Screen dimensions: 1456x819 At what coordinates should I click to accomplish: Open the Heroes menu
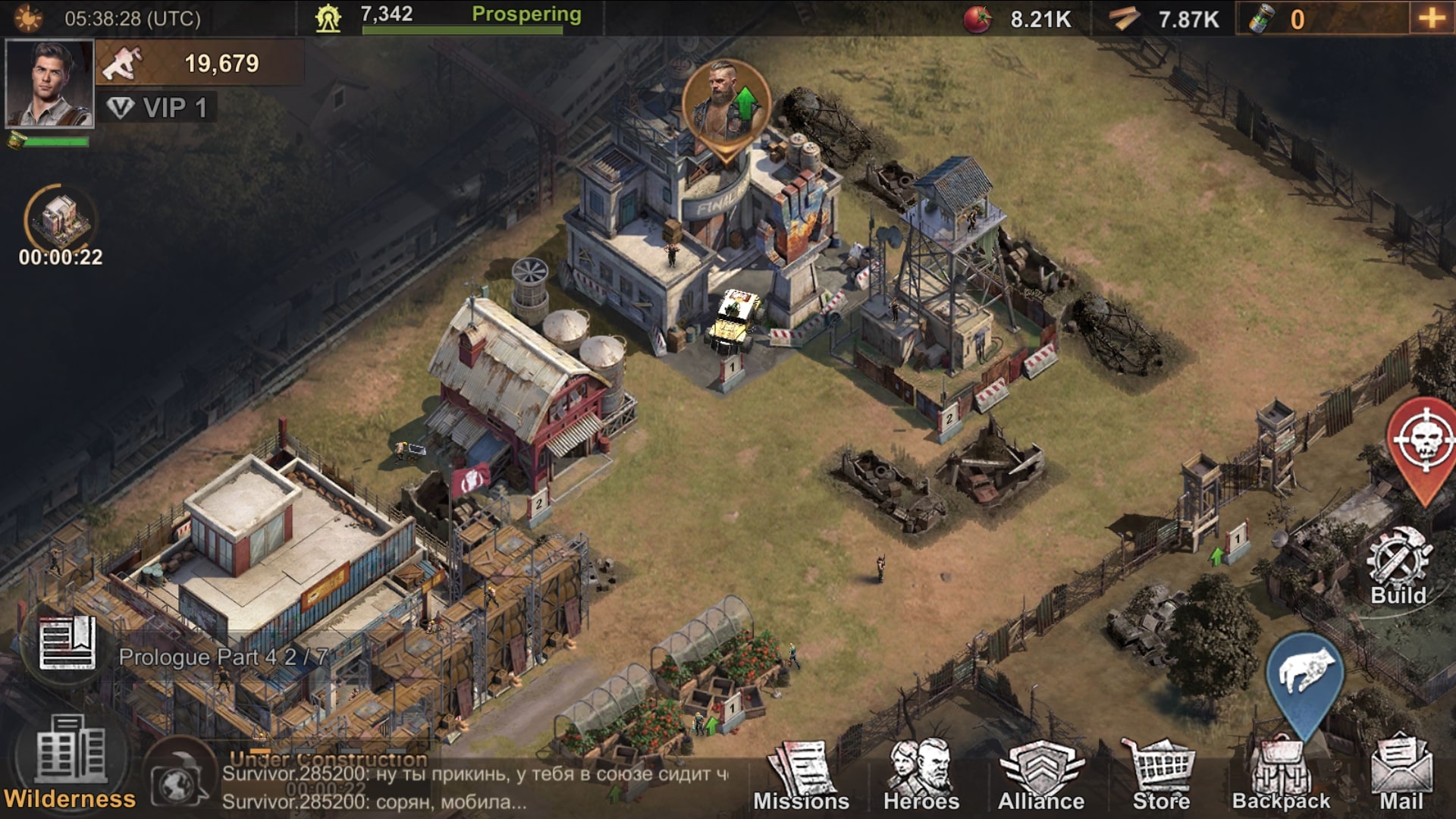pyautogui.click(x=921, y=777)
